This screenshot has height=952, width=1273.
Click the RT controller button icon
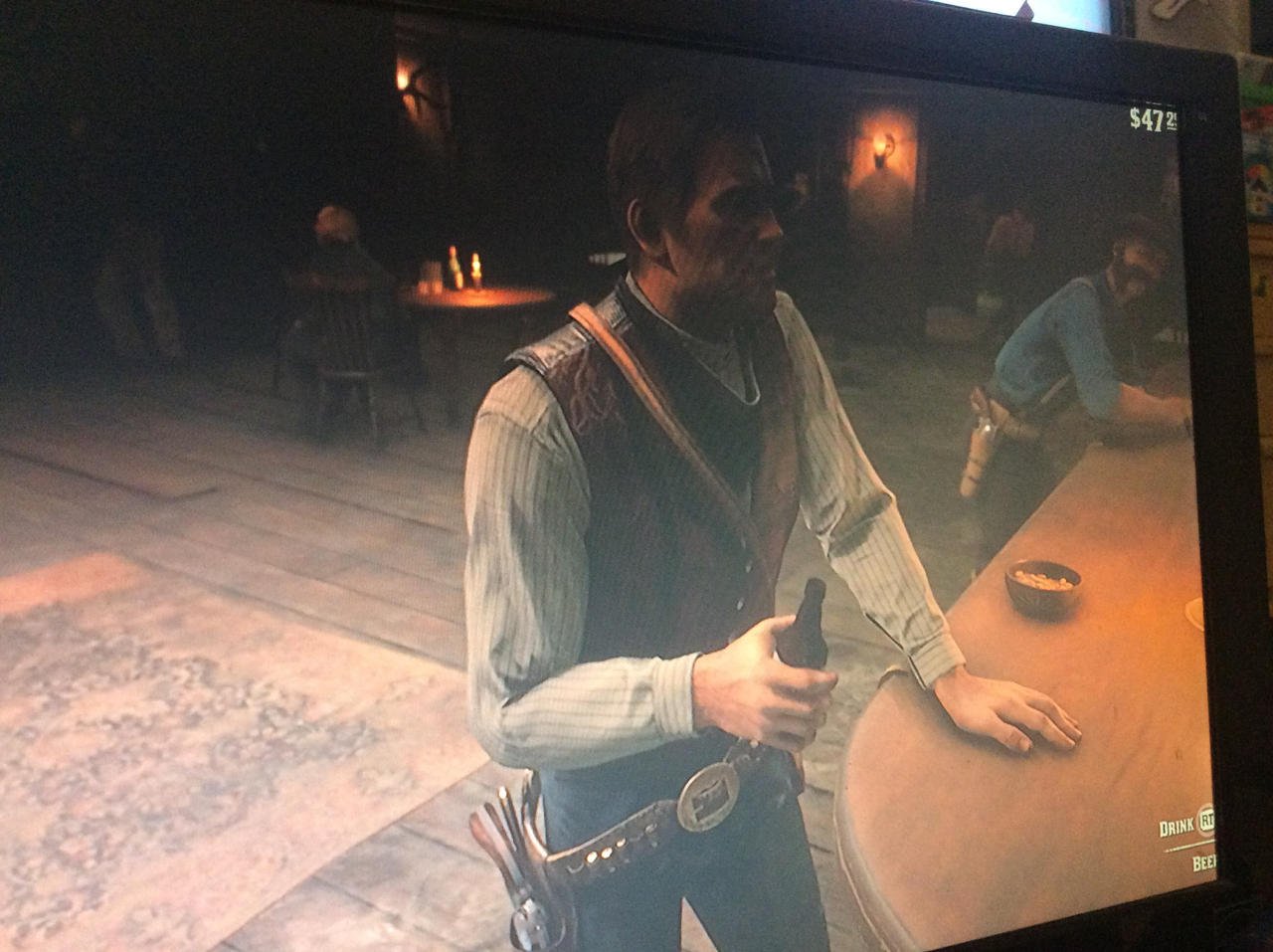1204,822
